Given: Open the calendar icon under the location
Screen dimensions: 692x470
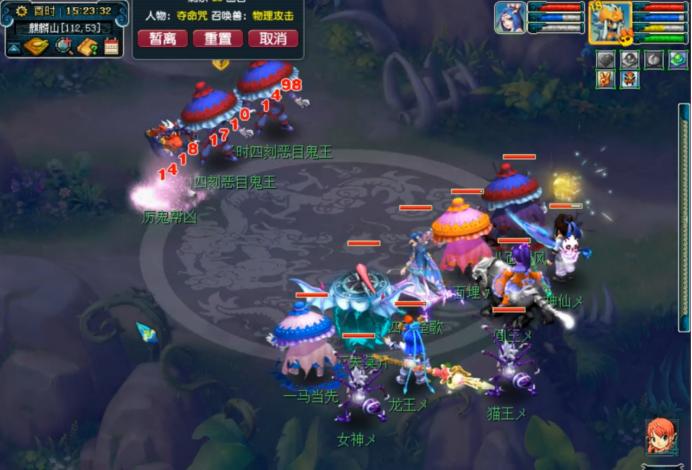Looking at the screenshot, I should tap(111, 46).
